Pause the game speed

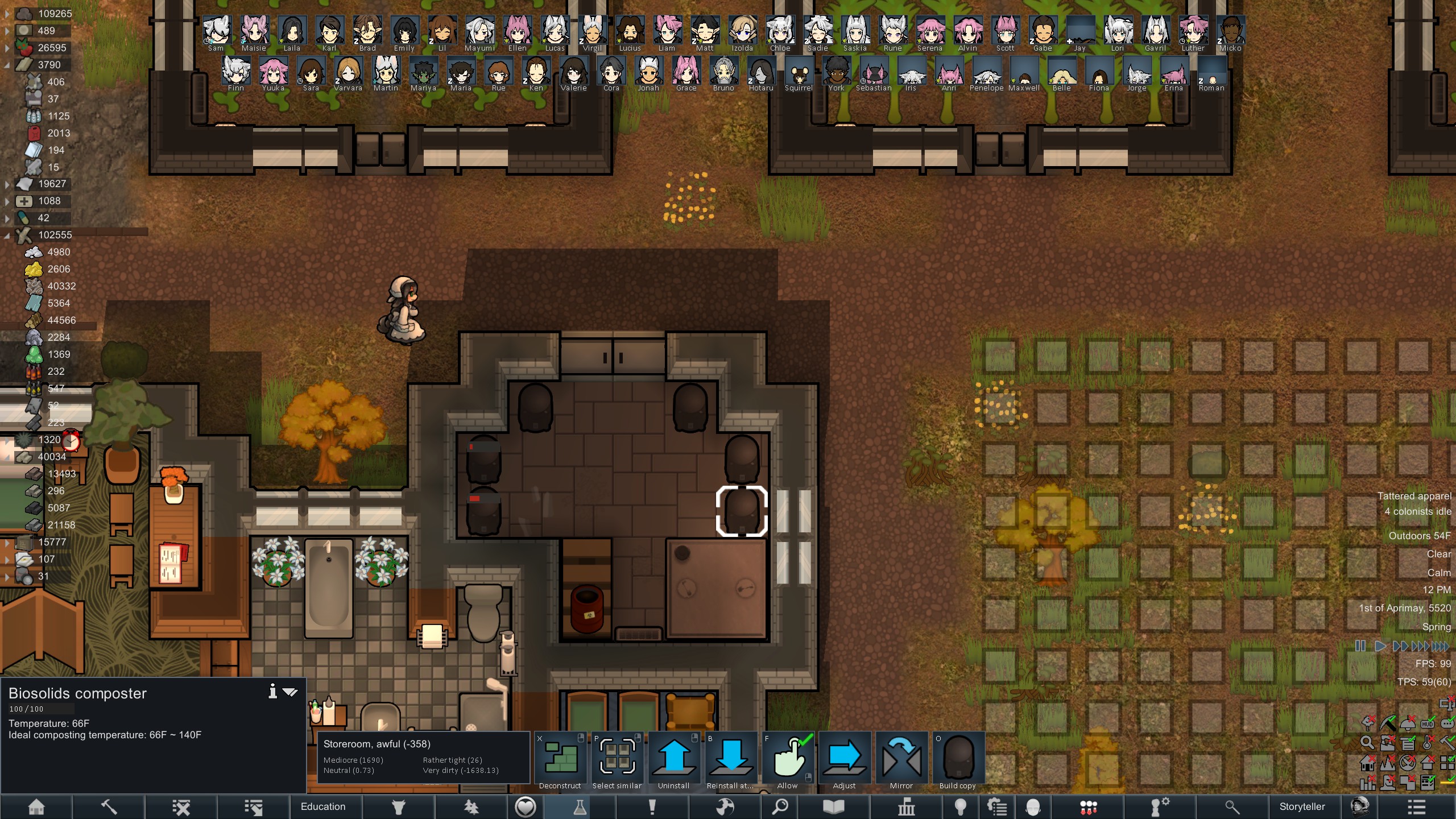pyautogui.click(x=1360, y=646)
